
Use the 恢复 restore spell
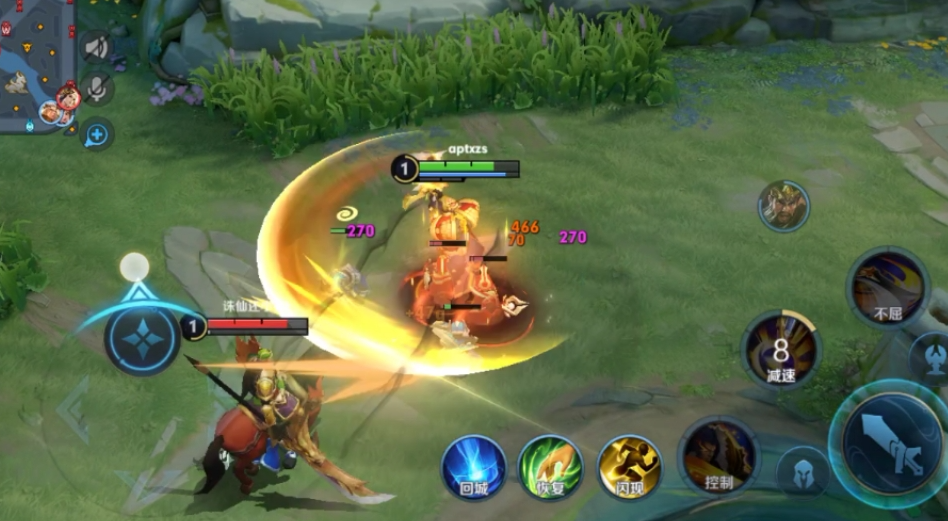click(x=551, y=467)
